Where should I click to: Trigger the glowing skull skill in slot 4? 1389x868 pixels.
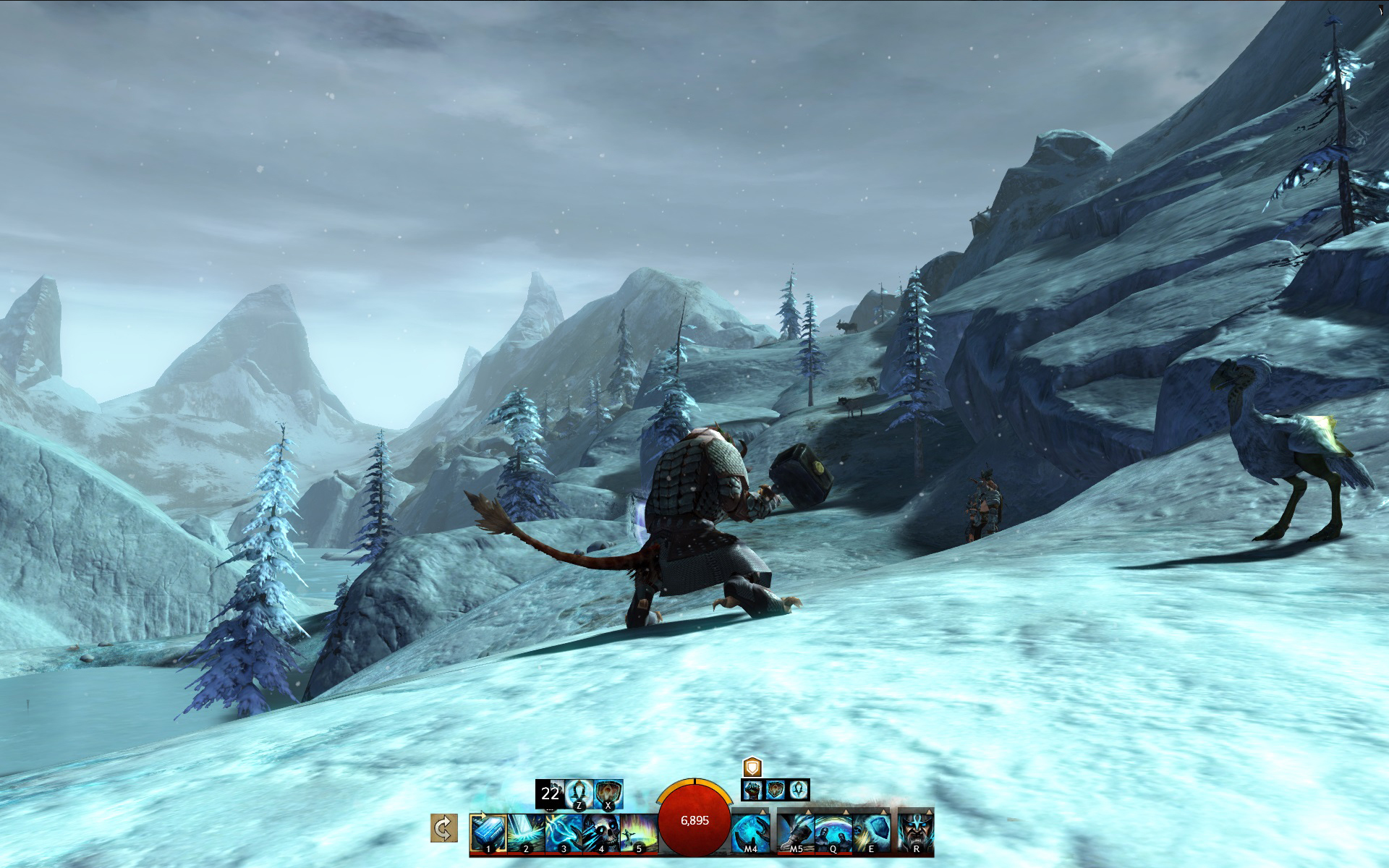click(600, 833)
